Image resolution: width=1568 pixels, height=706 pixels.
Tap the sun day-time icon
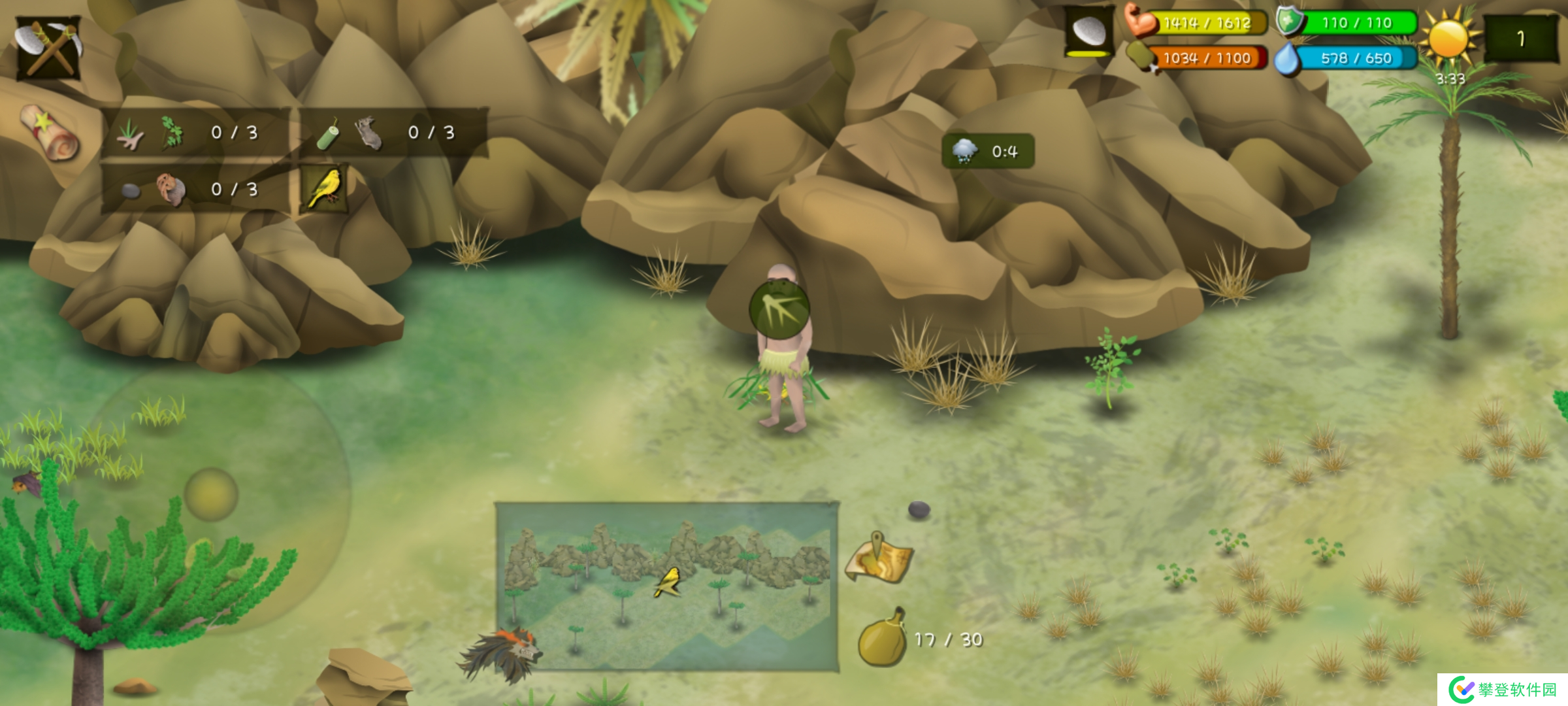pyautogui.click(x=1448, y=38)
